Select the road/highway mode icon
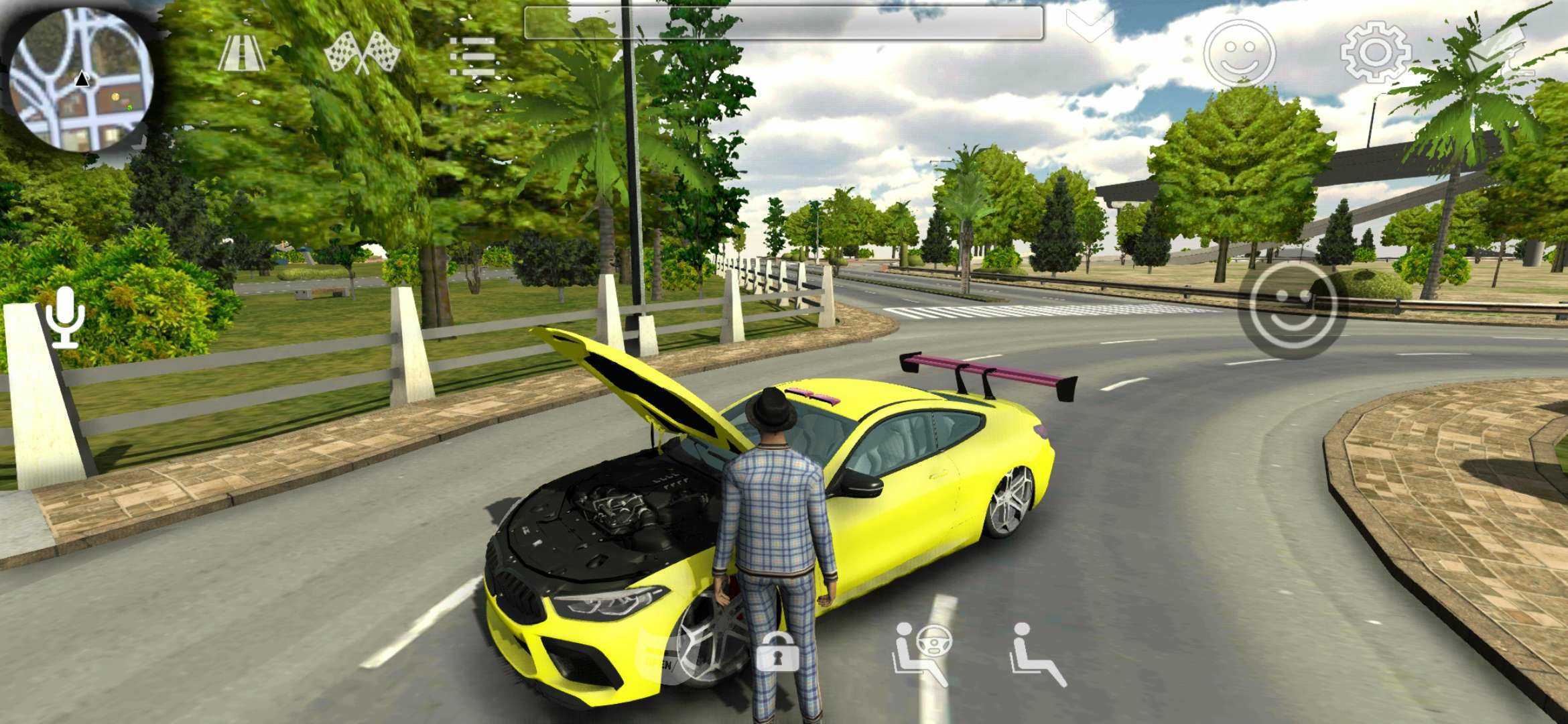Screen dimensions: 1568x724 241,52
